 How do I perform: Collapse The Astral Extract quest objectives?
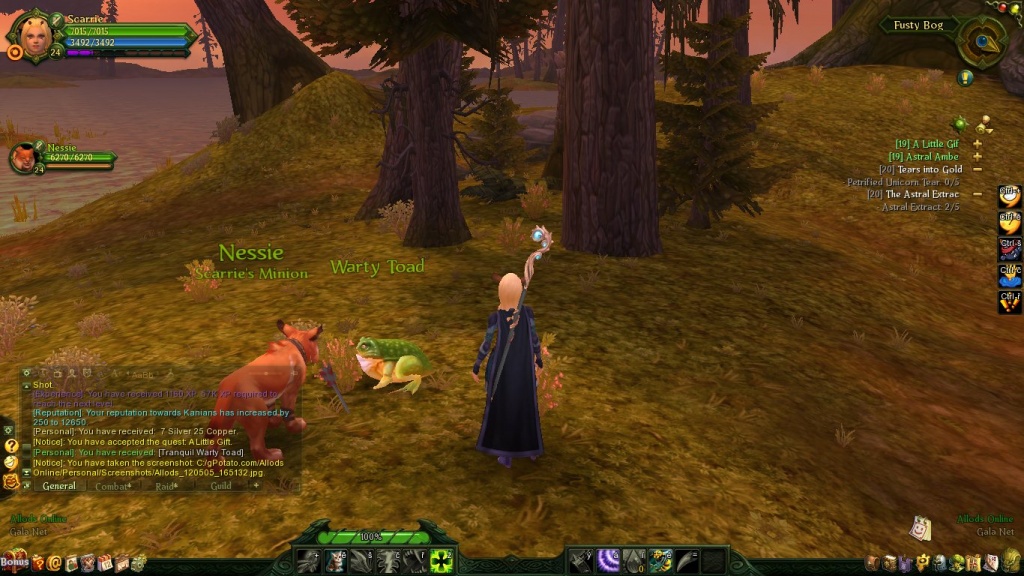pos(977,194)
